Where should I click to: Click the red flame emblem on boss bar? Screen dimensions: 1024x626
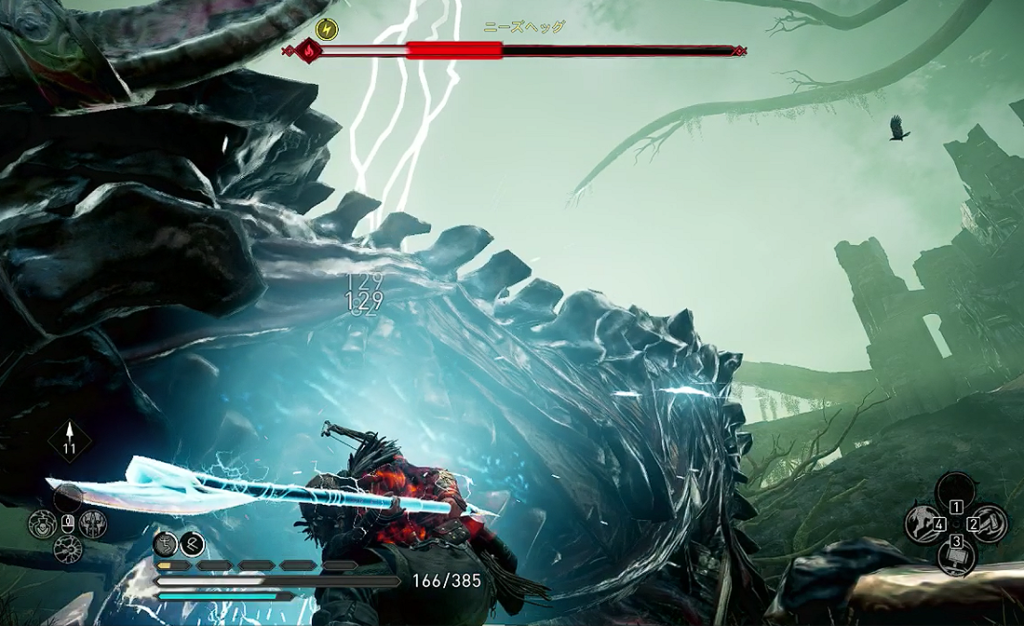307,50
